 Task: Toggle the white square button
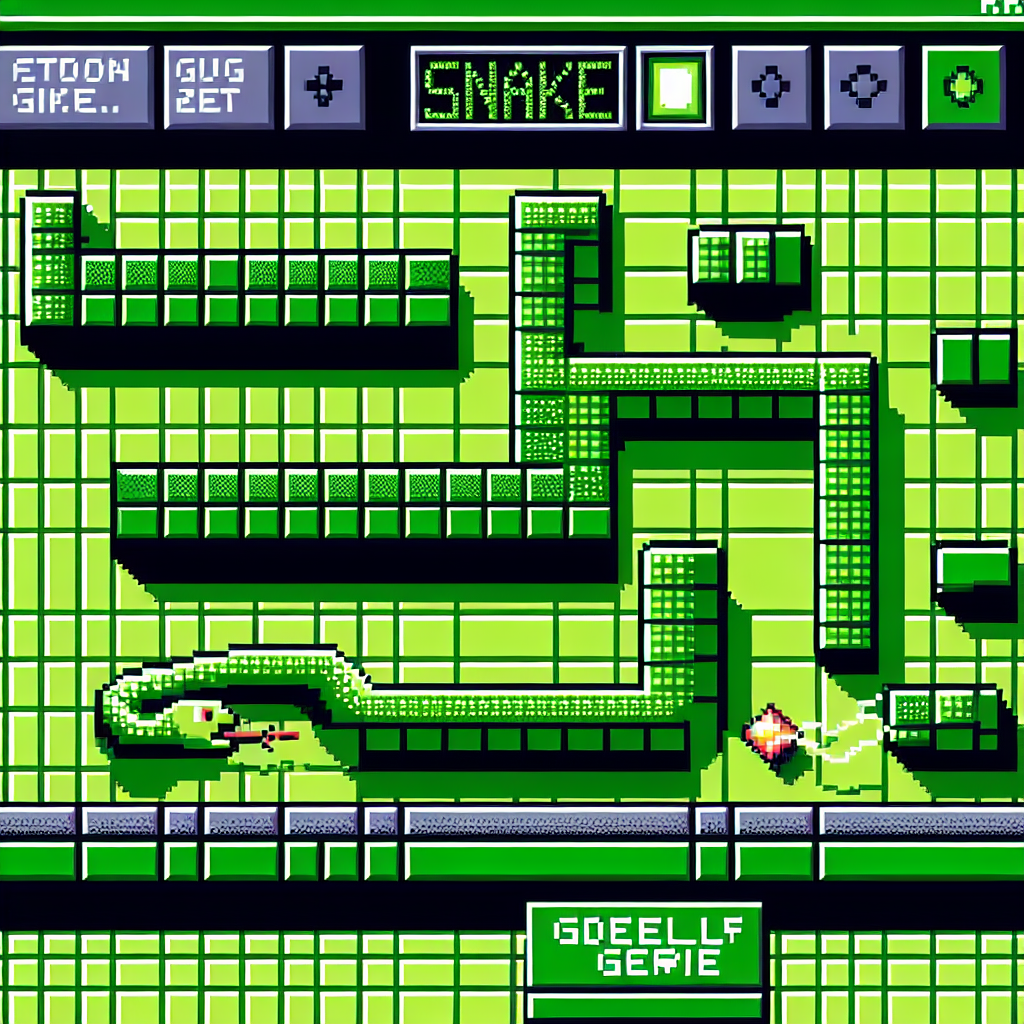pyautogui.click(x=675, y=87)
